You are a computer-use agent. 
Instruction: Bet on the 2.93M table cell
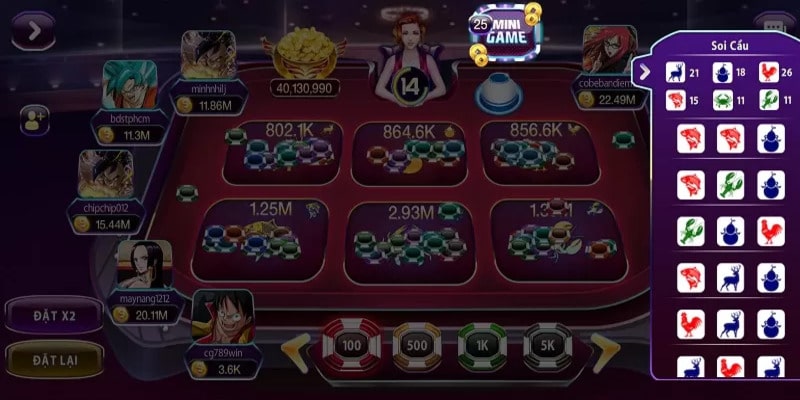[408, 235]
